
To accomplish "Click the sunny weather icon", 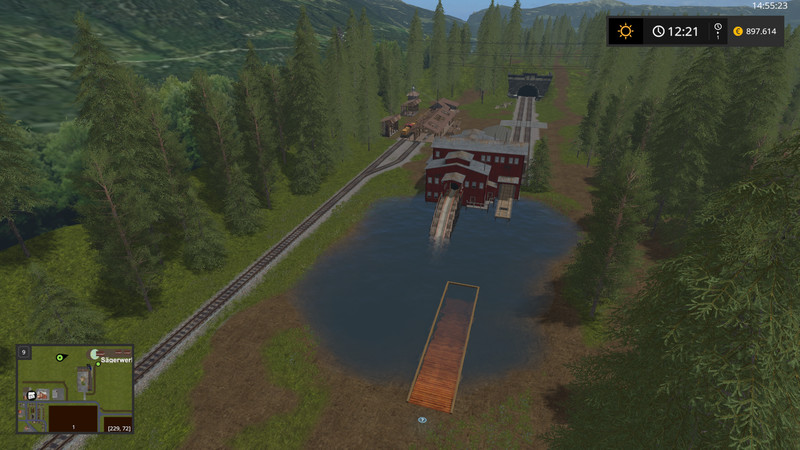I will 626,31.
